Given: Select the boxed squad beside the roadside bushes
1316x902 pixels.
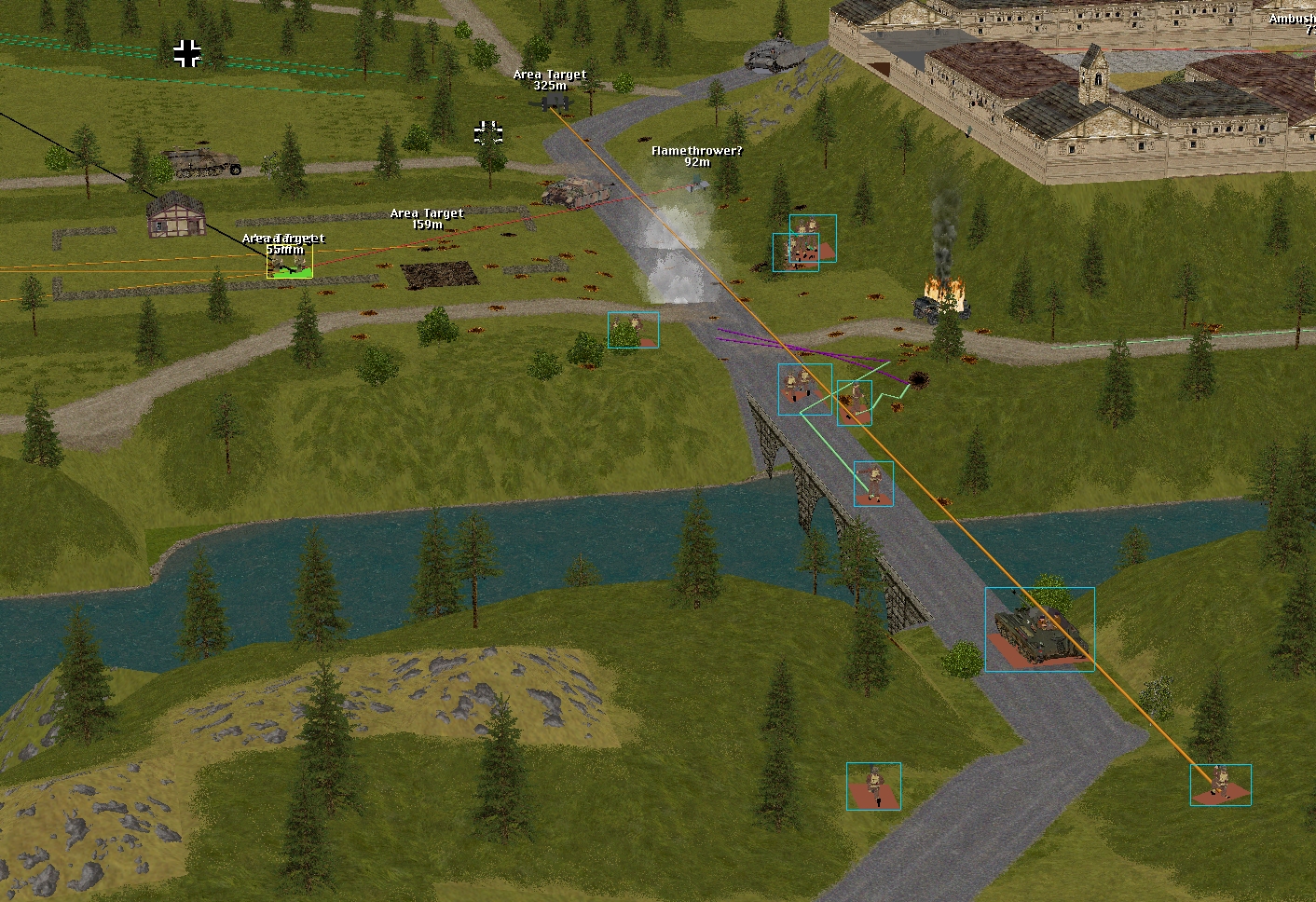Looking at the screenshot, I should tap(633, 330).
